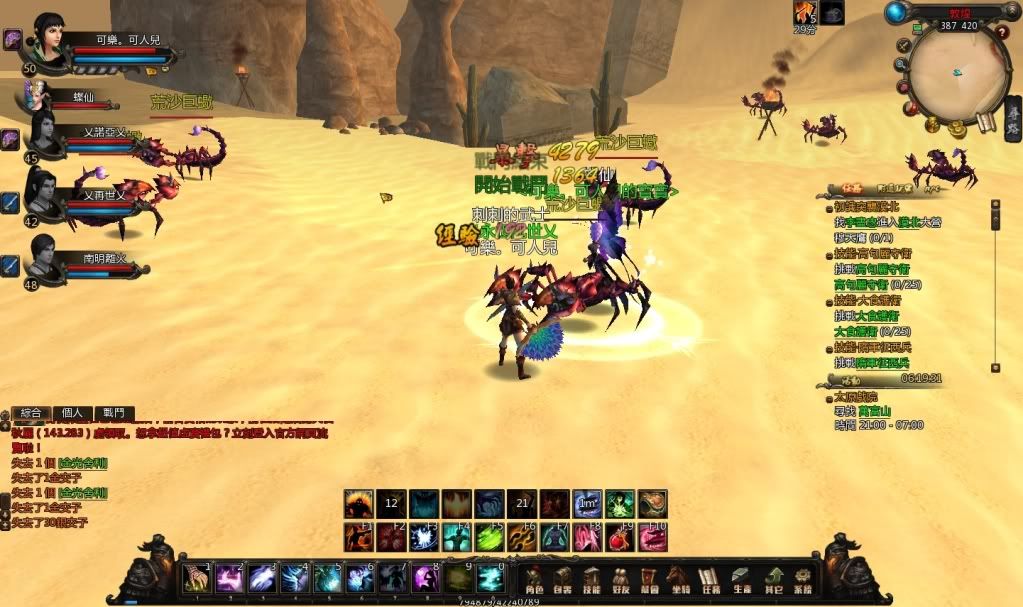
Task: Switch to the 個人 chat tab
Action: point(72,413)
